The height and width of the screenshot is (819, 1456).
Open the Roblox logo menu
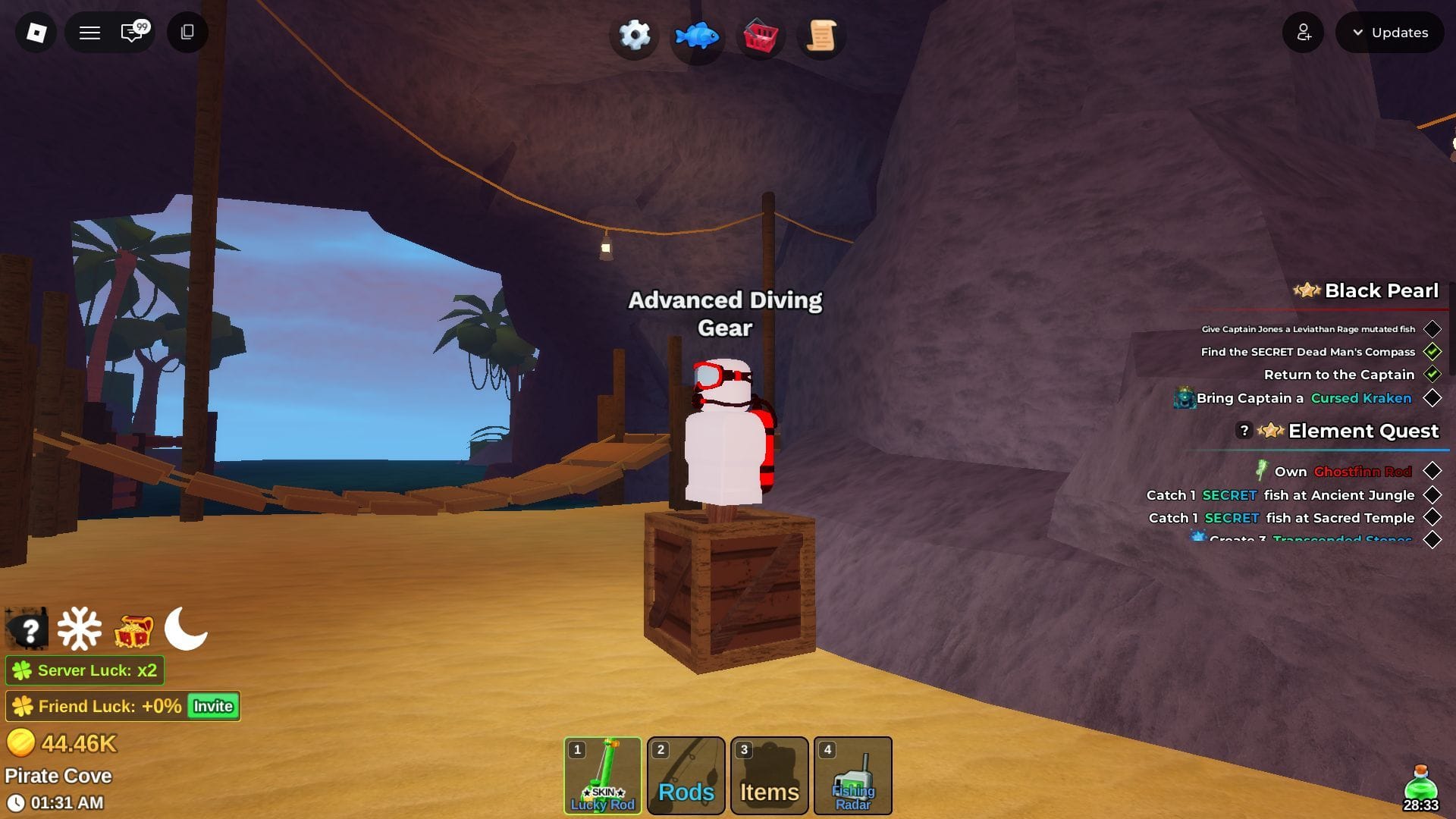[x=36, y=33]
